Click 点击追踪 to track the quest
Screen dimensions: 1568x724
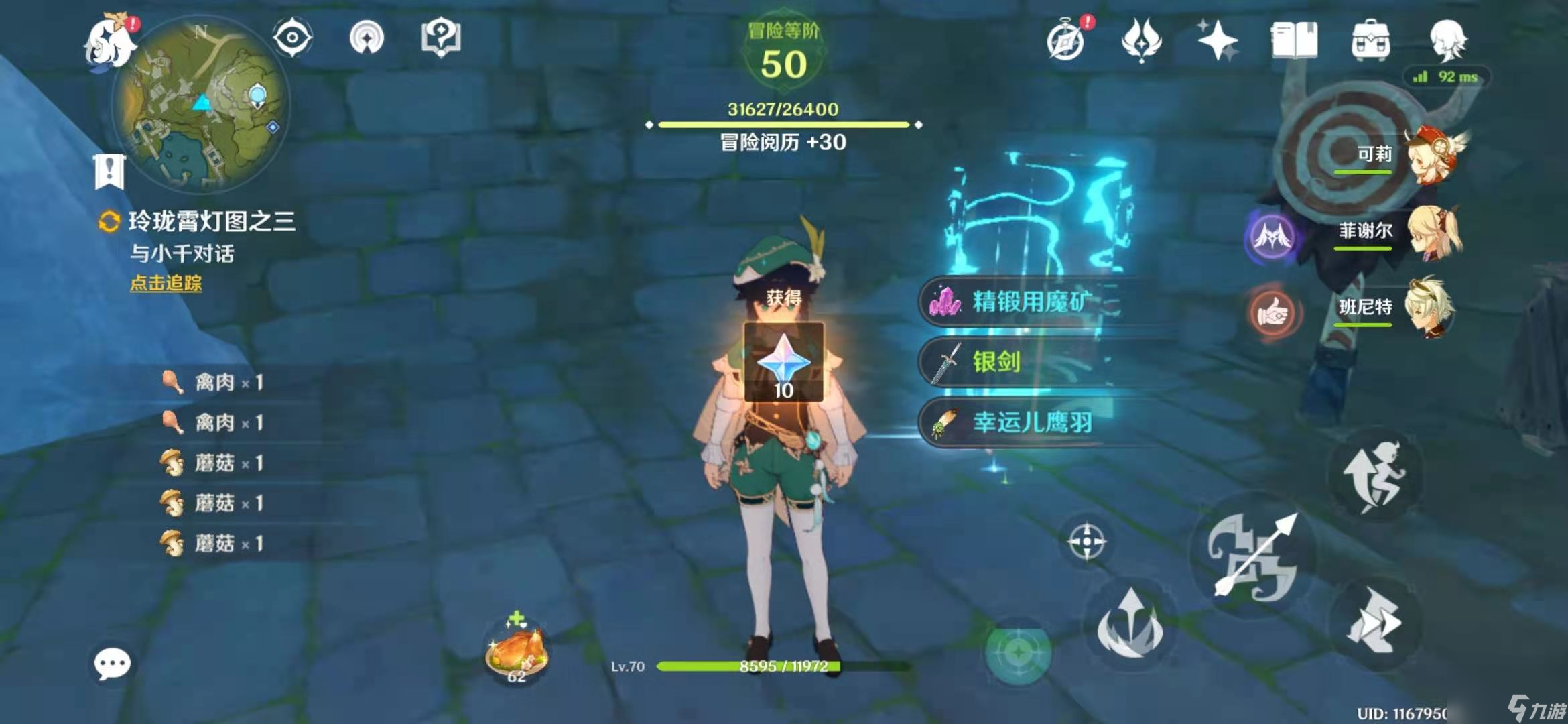click(166, 283)
